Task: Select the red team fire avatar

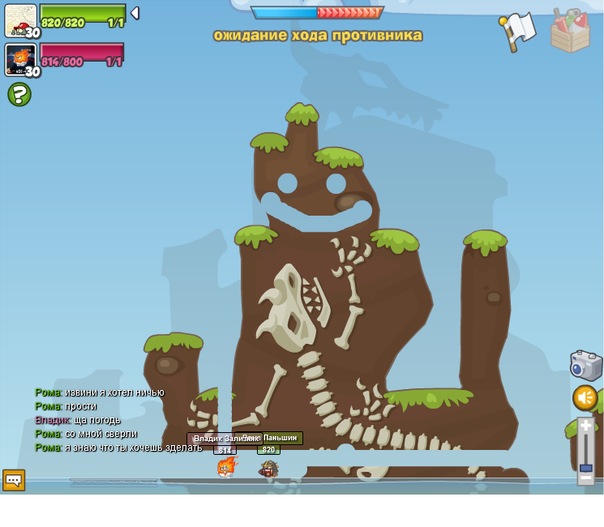Action: click(21, 59)
